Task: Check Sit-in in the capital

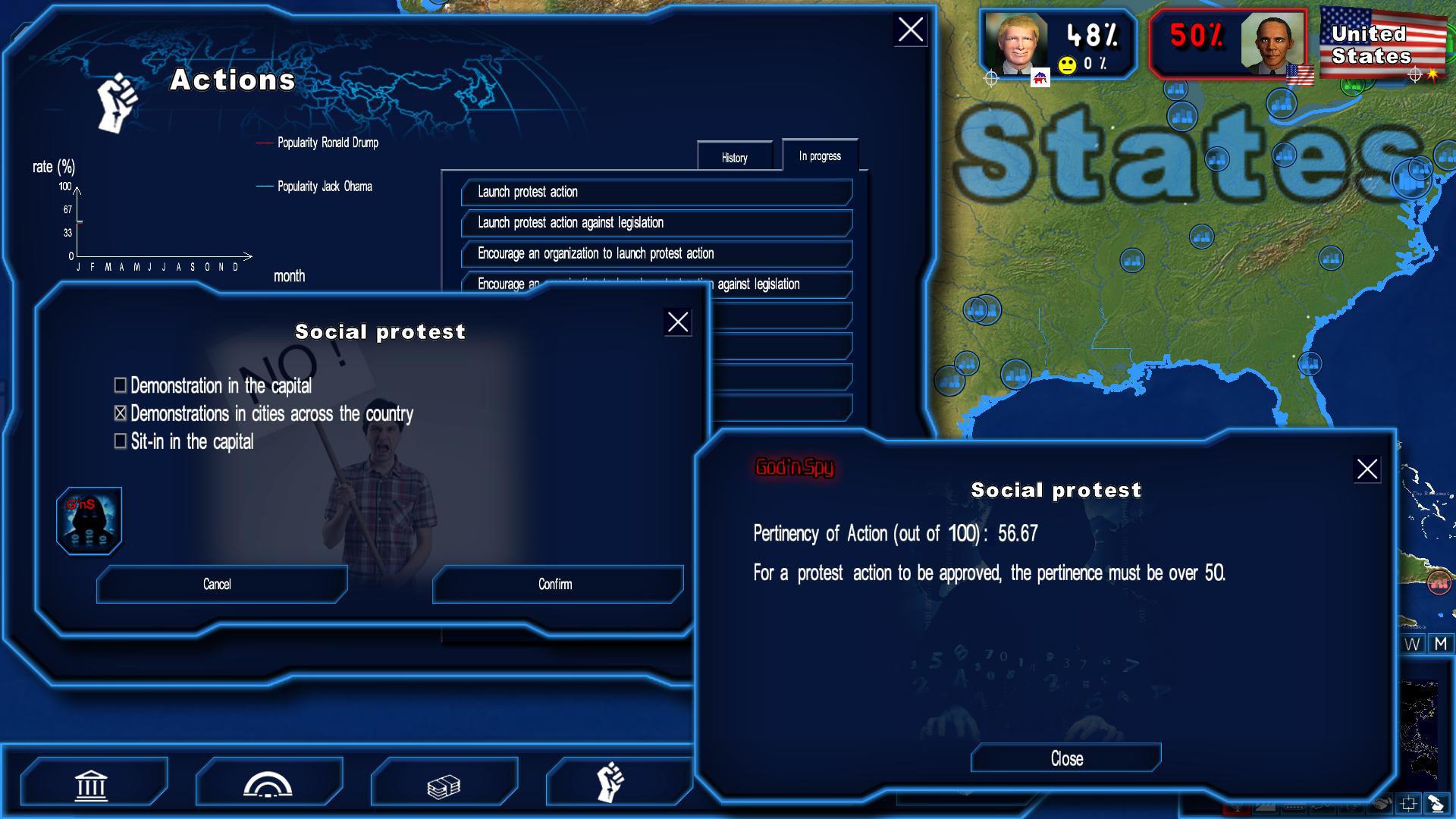Action: pos(119,441)
